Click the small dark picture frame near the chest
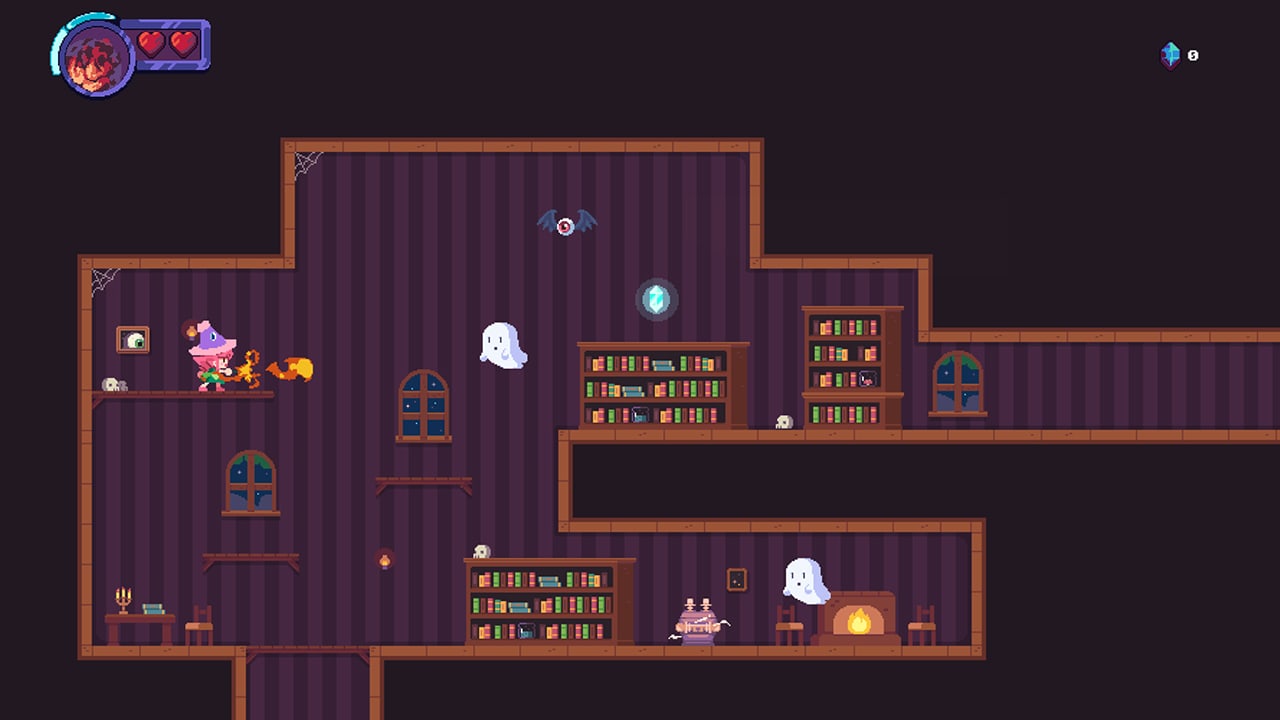 pos(737,578)
